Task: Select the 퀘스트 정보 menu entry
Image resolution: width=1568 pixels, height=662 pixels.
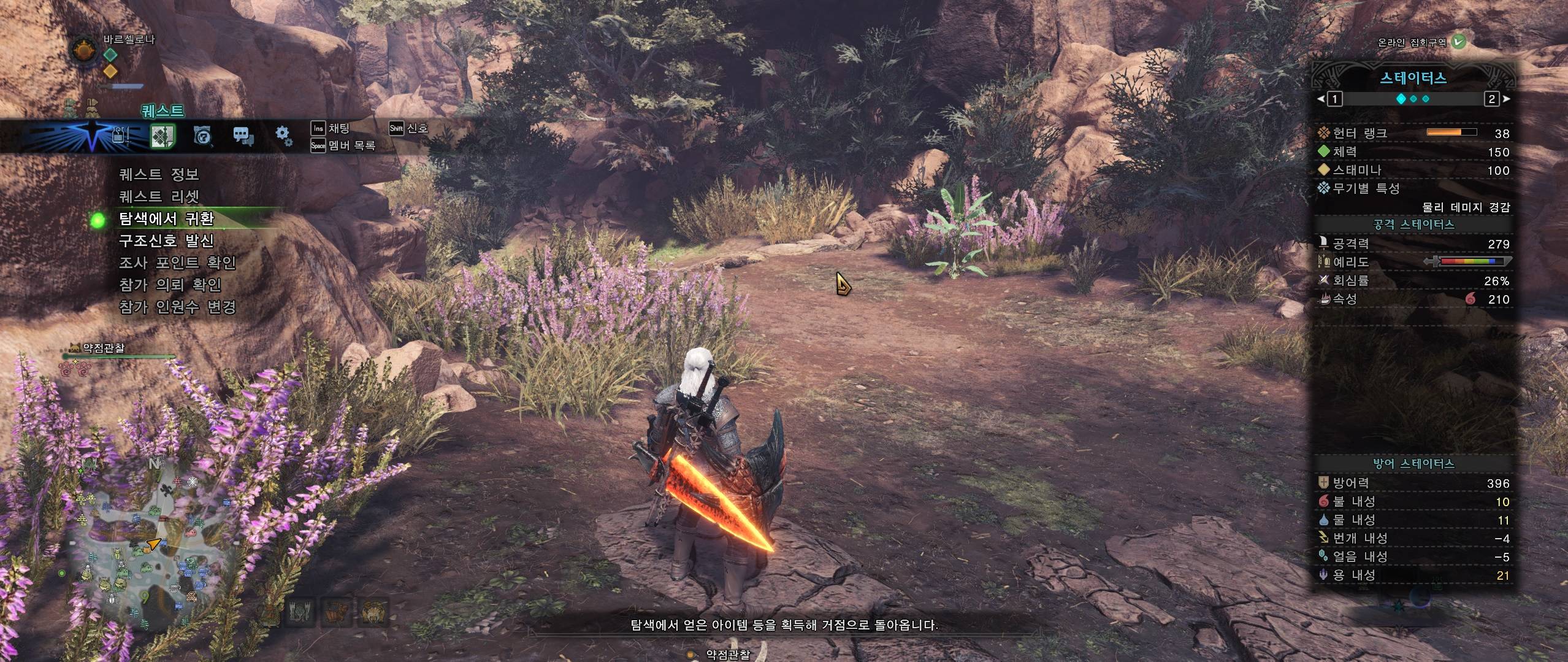Action: point(159,175)
